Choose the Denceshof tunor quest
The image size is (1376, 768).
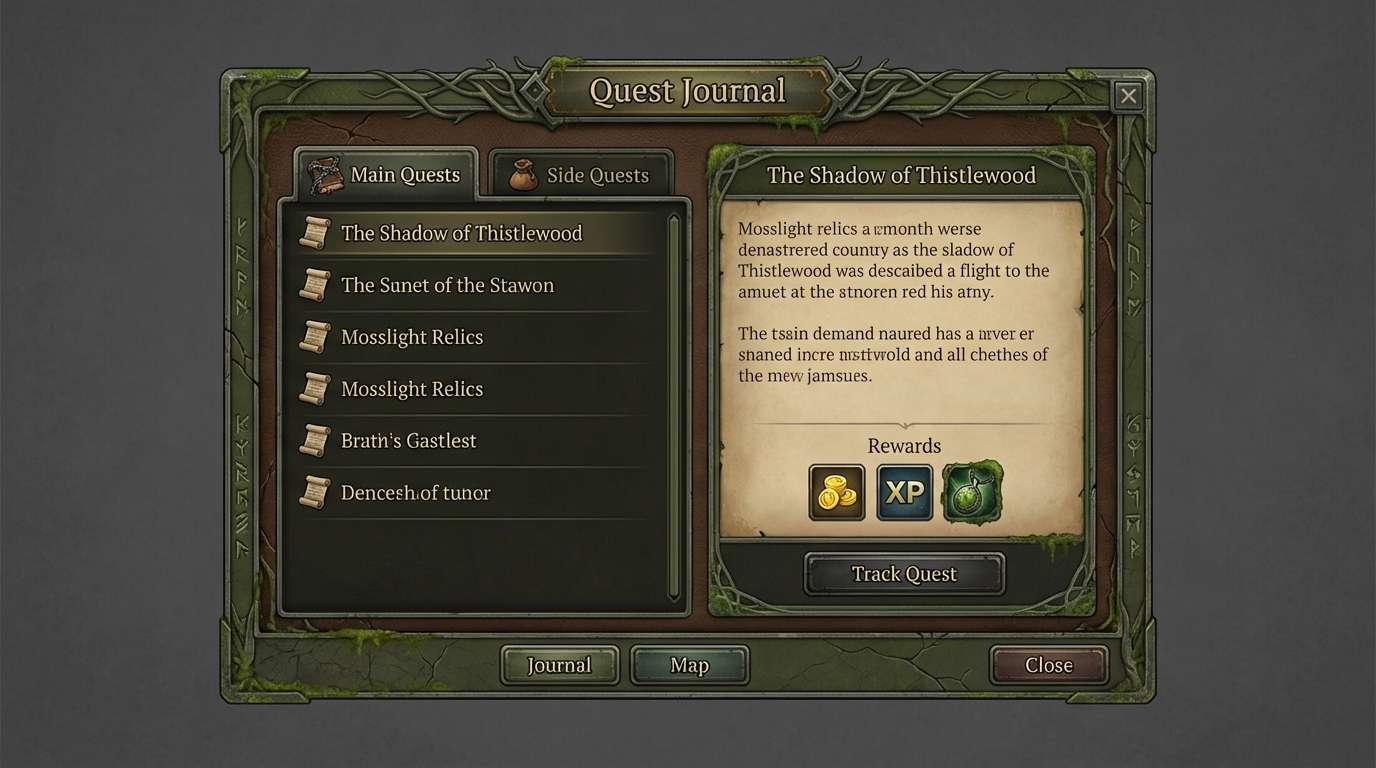pyautogui.click(x=416, y=492)
